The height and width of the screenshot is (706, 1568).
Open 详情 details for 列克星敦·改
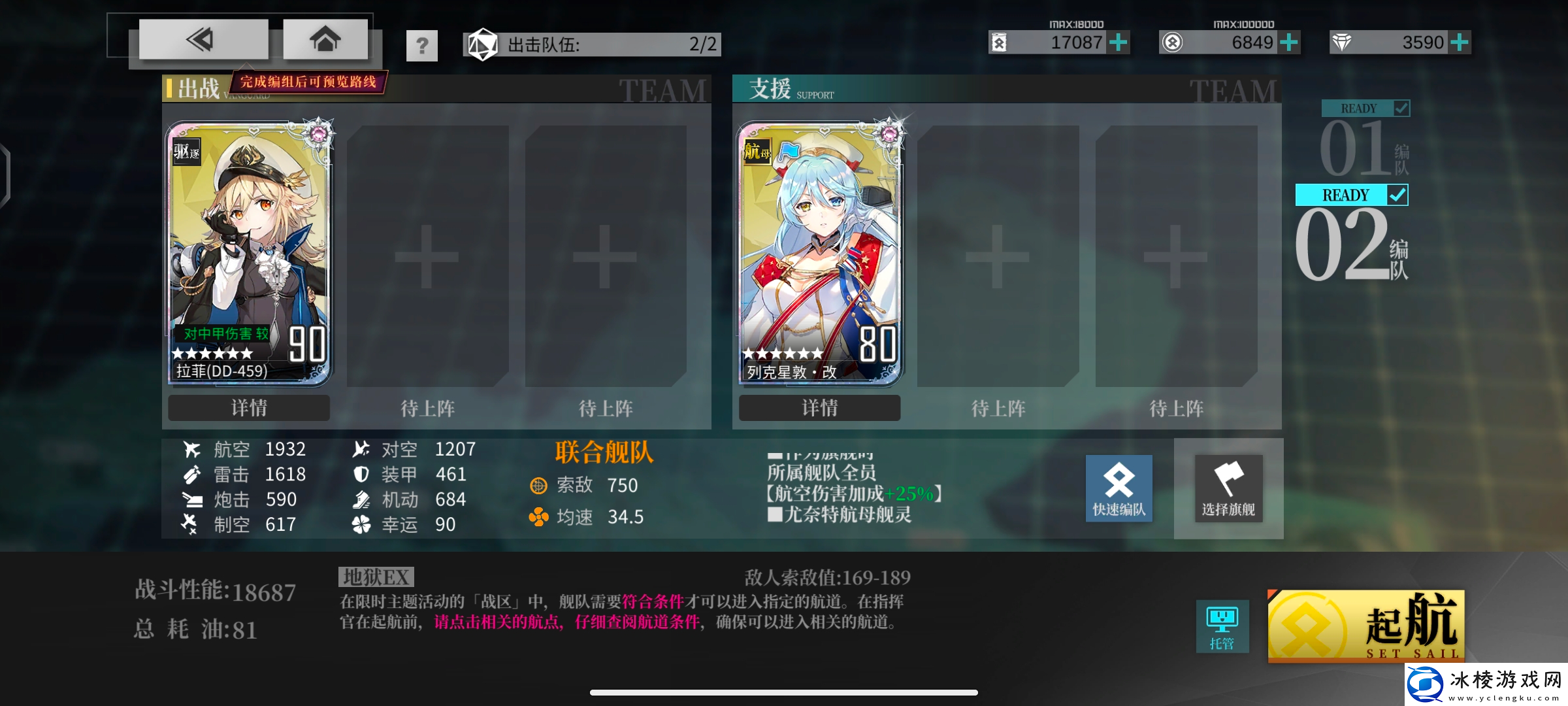point(819,407)
